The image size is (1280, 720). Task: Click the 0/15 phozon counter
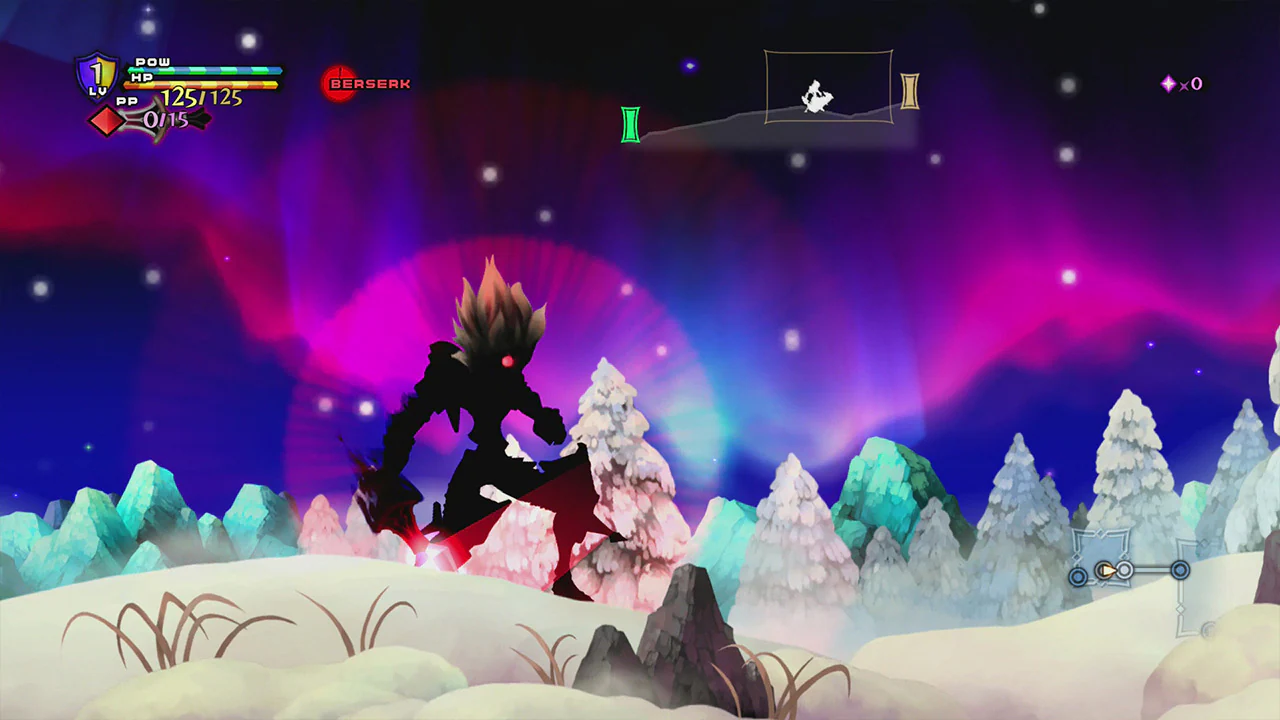166,120
